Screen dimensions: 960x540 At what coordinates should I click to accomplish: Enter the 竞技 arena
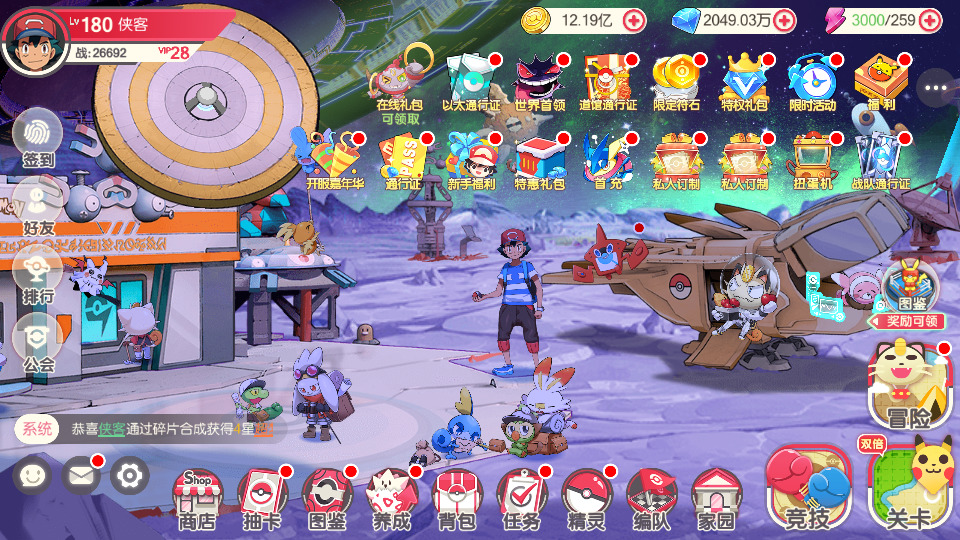click(808, 490)
